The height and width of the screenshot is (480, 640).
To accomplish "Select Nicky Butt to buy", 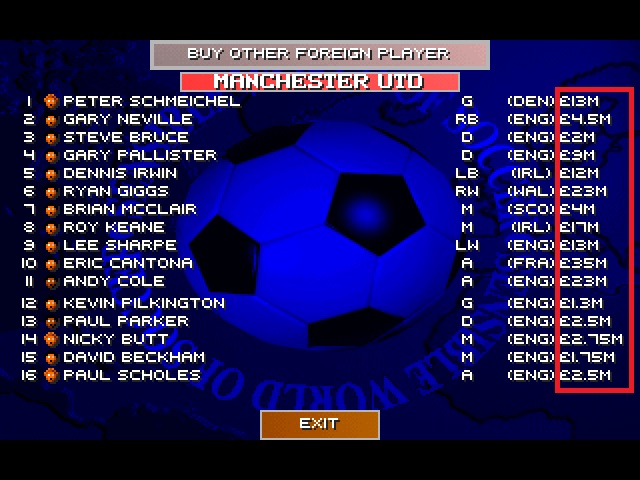I will pos(114,339).
